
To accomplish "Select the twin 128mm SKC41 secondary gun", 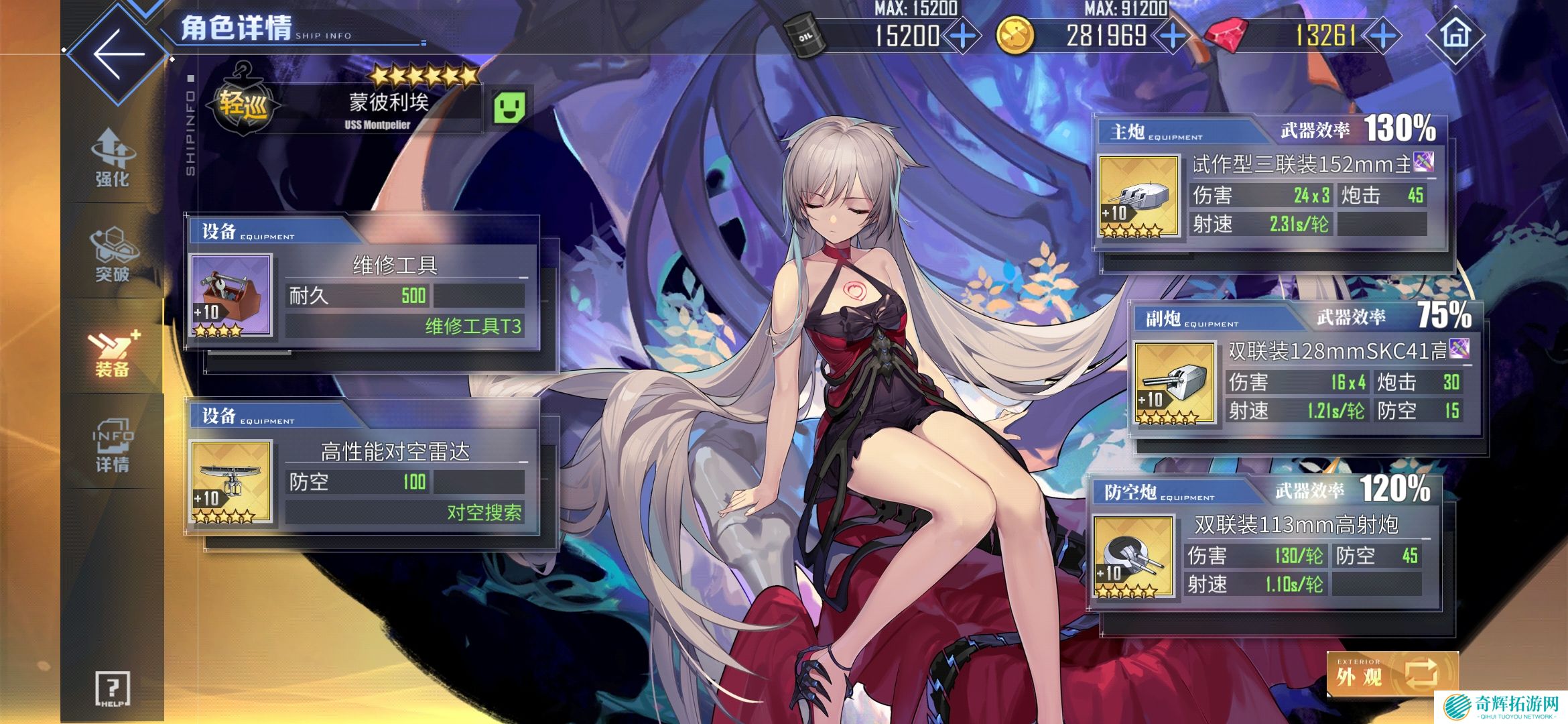I will click(x=1175, y=383).
